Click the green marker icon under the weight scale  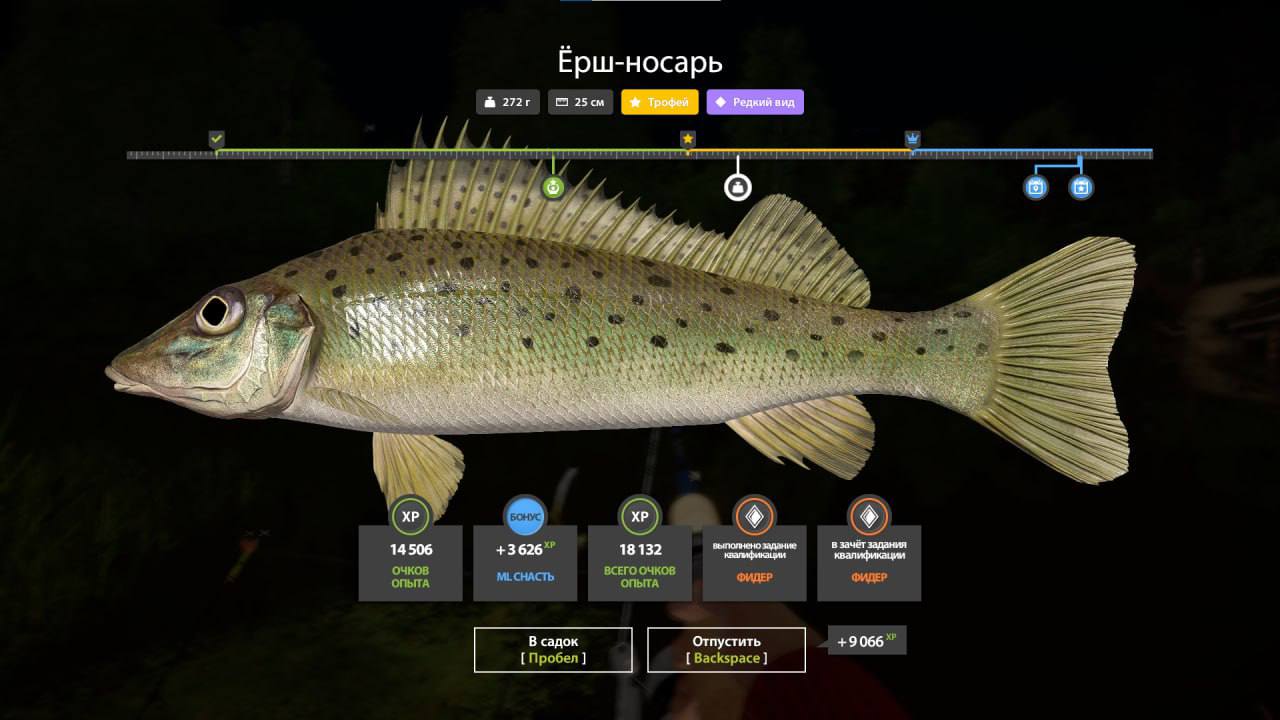tap(553, 187)
